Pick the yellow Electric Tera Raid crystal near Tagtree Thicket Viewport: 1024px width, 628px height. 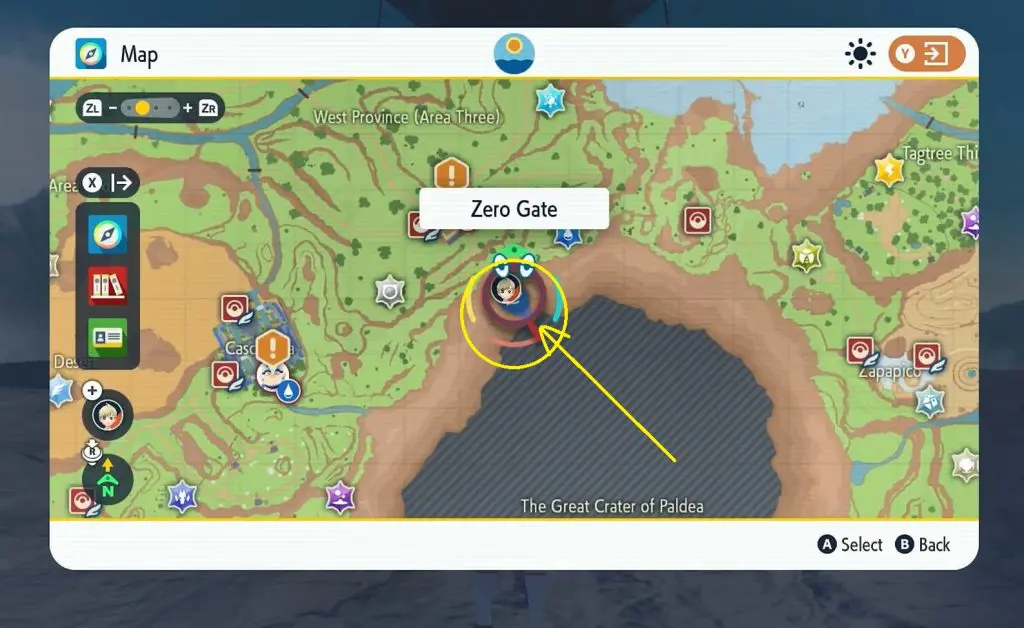click(x=888, y=171)
